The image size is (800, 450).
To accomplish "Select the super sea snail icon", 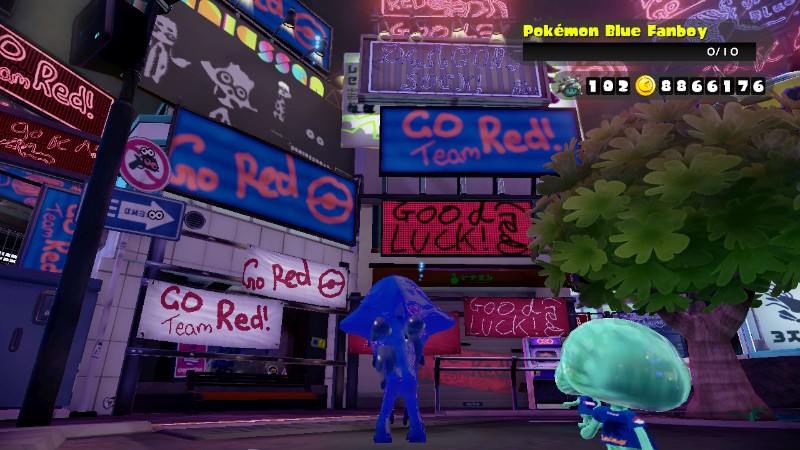I will (x=569, y=86).
